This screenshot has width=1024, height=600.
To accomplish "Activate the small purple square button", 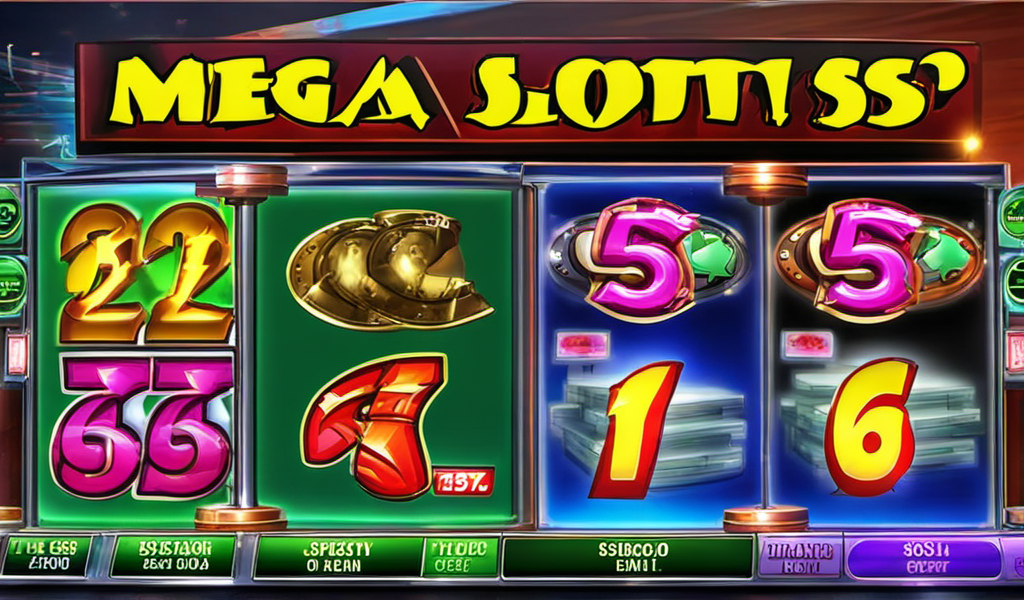I will point(799,557).
